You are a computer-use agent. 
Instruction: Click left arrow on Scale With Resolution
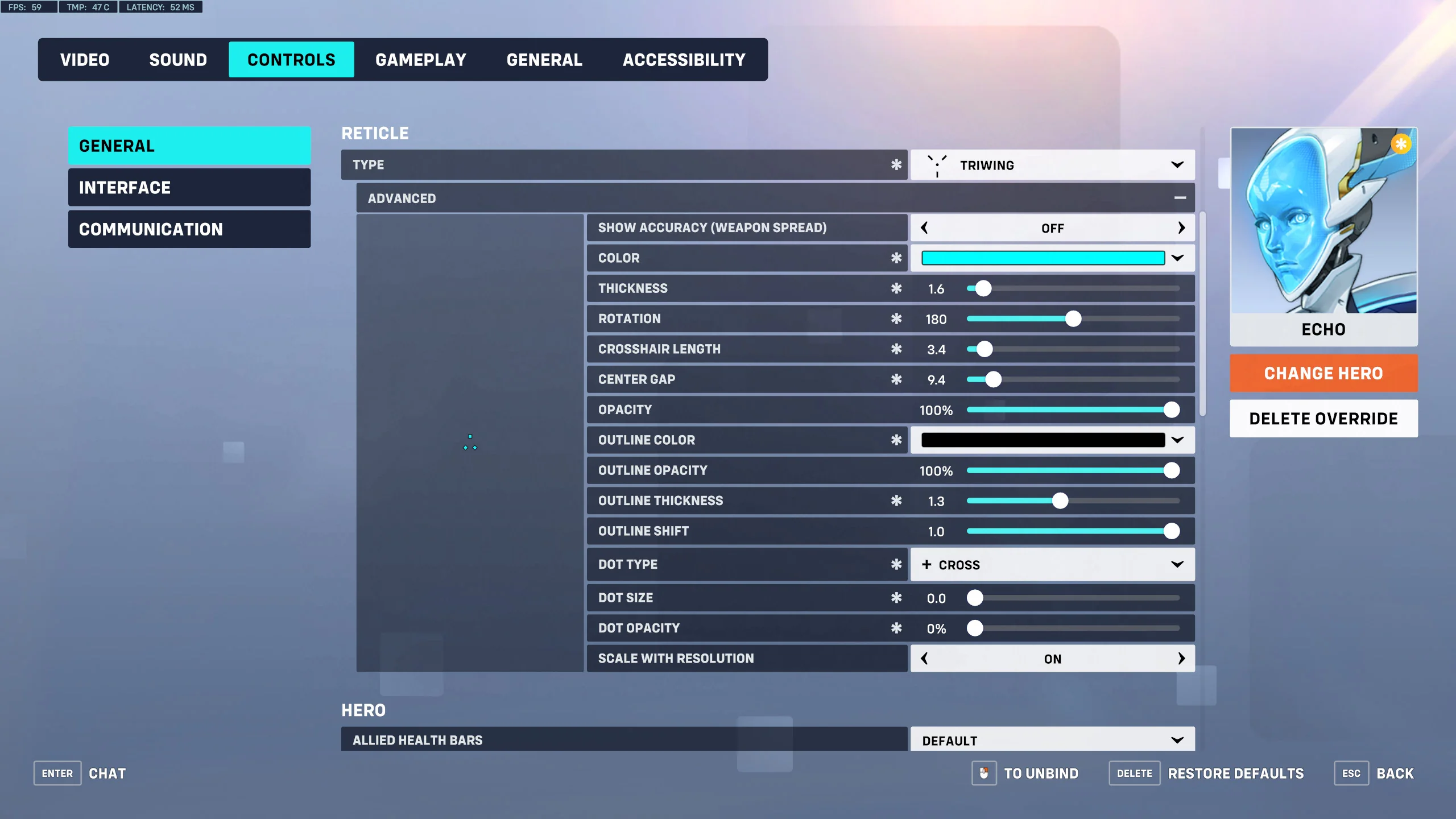pos(925,659)
